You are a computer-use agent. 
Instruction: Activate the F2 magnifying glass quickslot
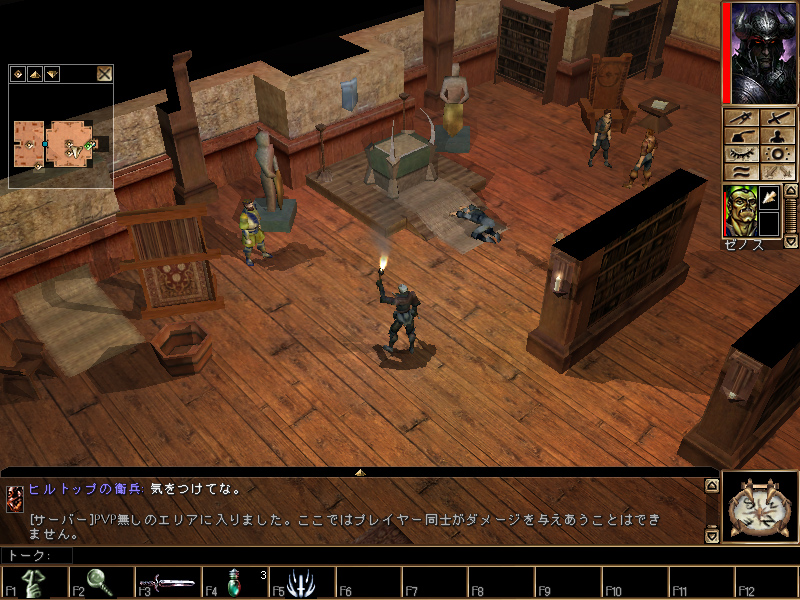pyautogui.click(x=101, y=582)
